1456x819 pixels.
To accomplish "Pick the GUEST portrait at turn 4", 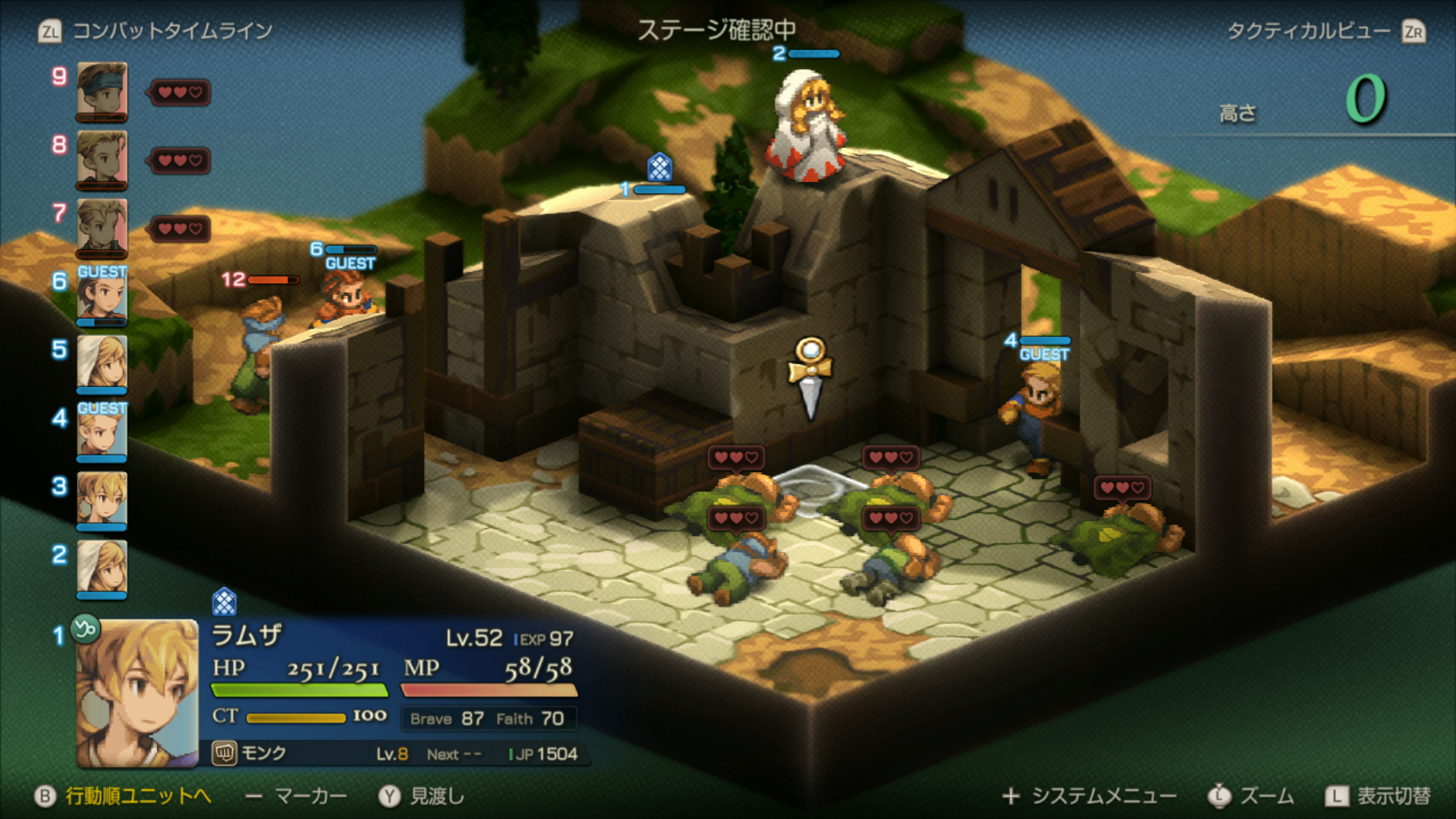I will 102,431.
